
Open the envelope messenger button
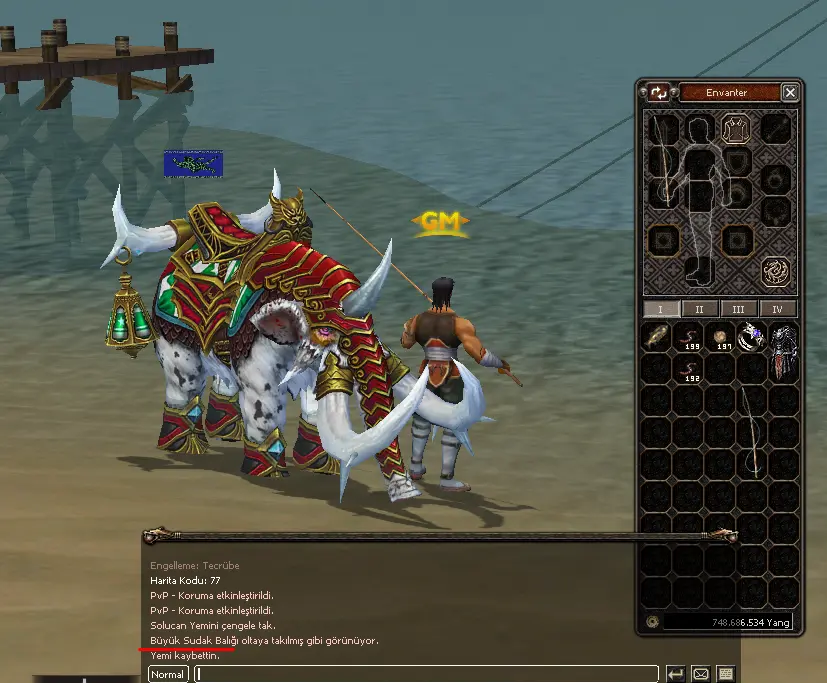pos(701,674)
